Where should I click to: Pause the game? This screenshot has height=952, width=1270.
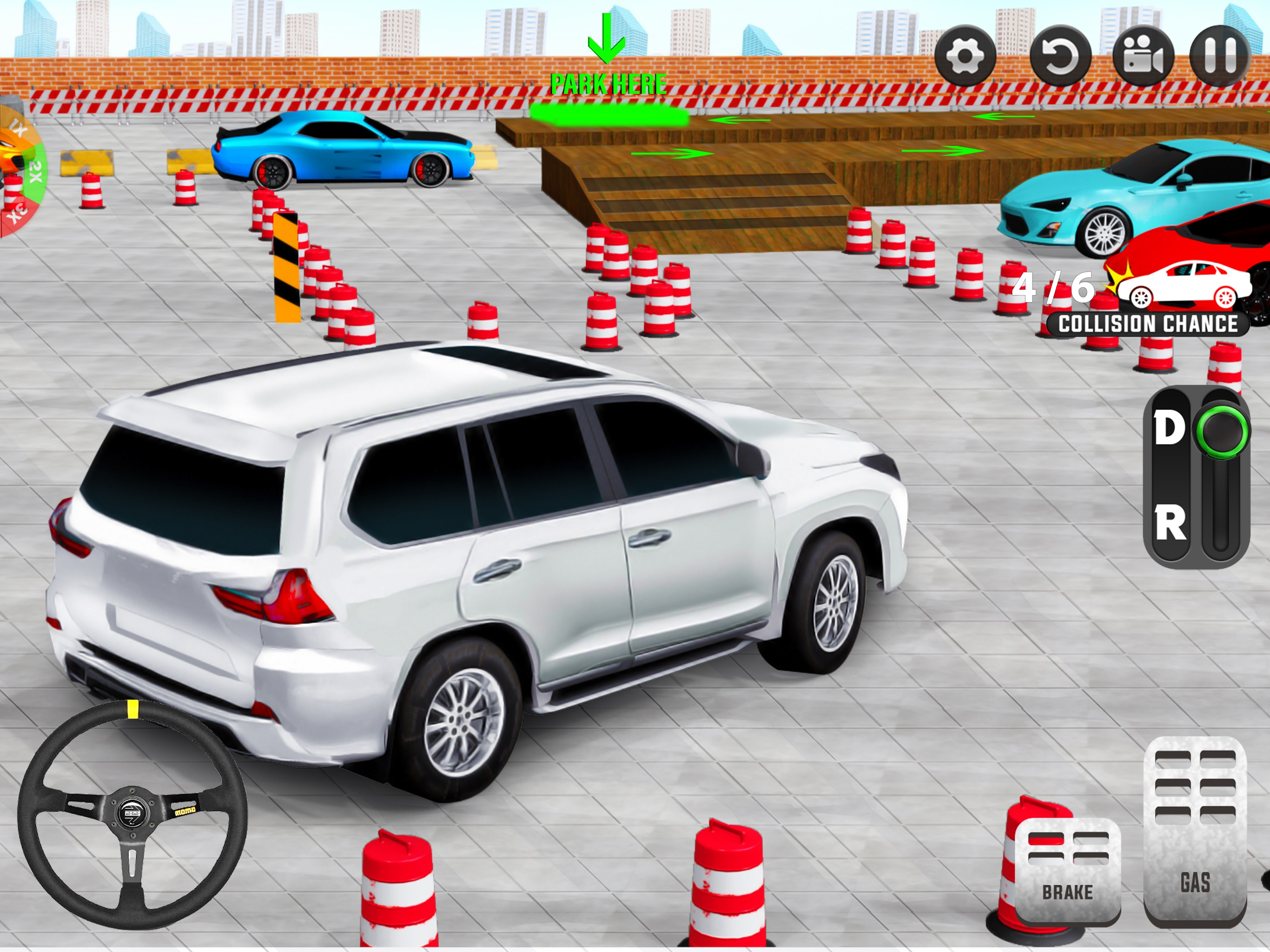click(x=1219, y=56)
